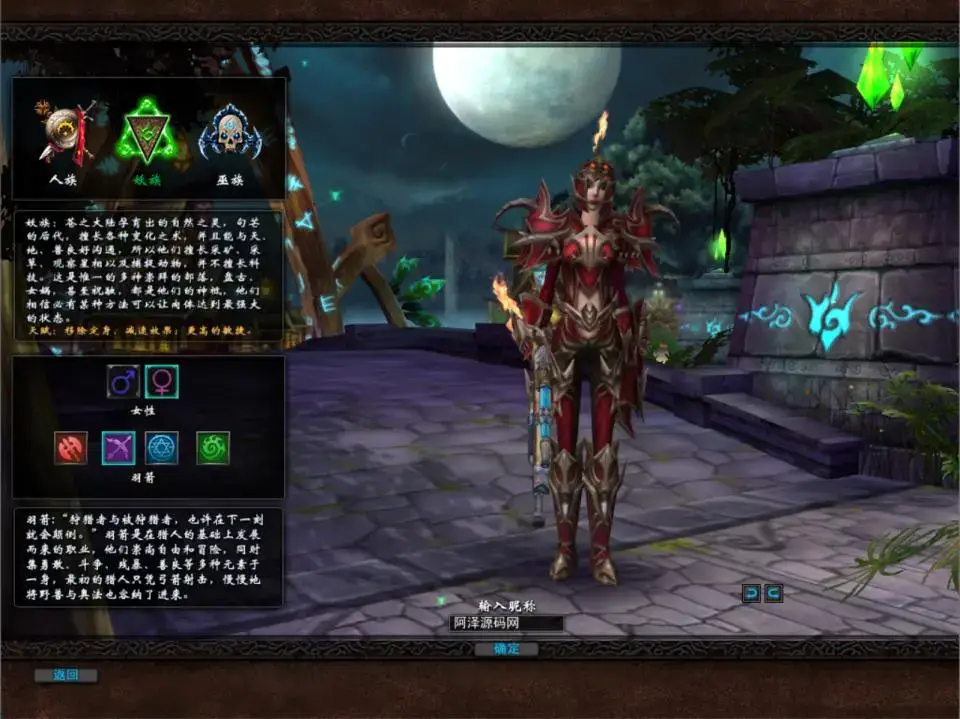The width and height of the screenshot is (960, 719).
Task: Choose the green triangle 妖族 race
Action: pos(148,133)
